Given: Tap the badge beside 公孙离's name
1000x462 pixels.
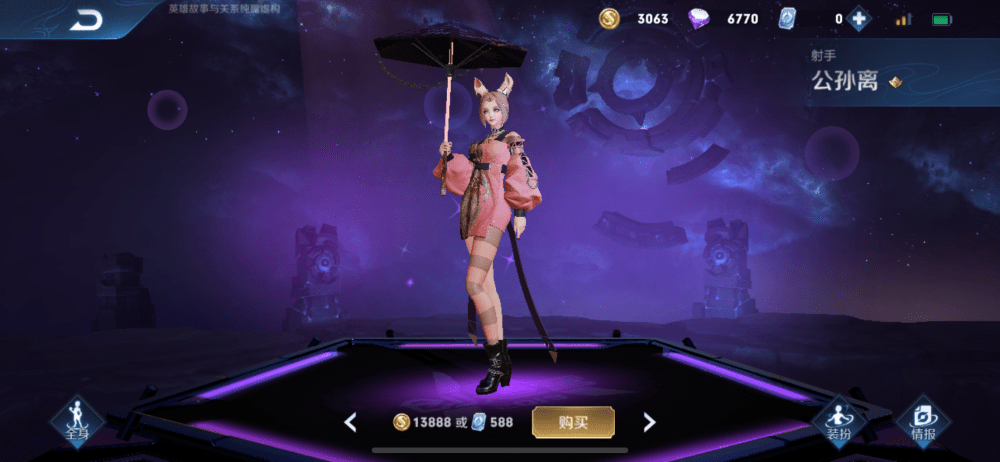Looking at the screenshot, I should pos(895,82).
